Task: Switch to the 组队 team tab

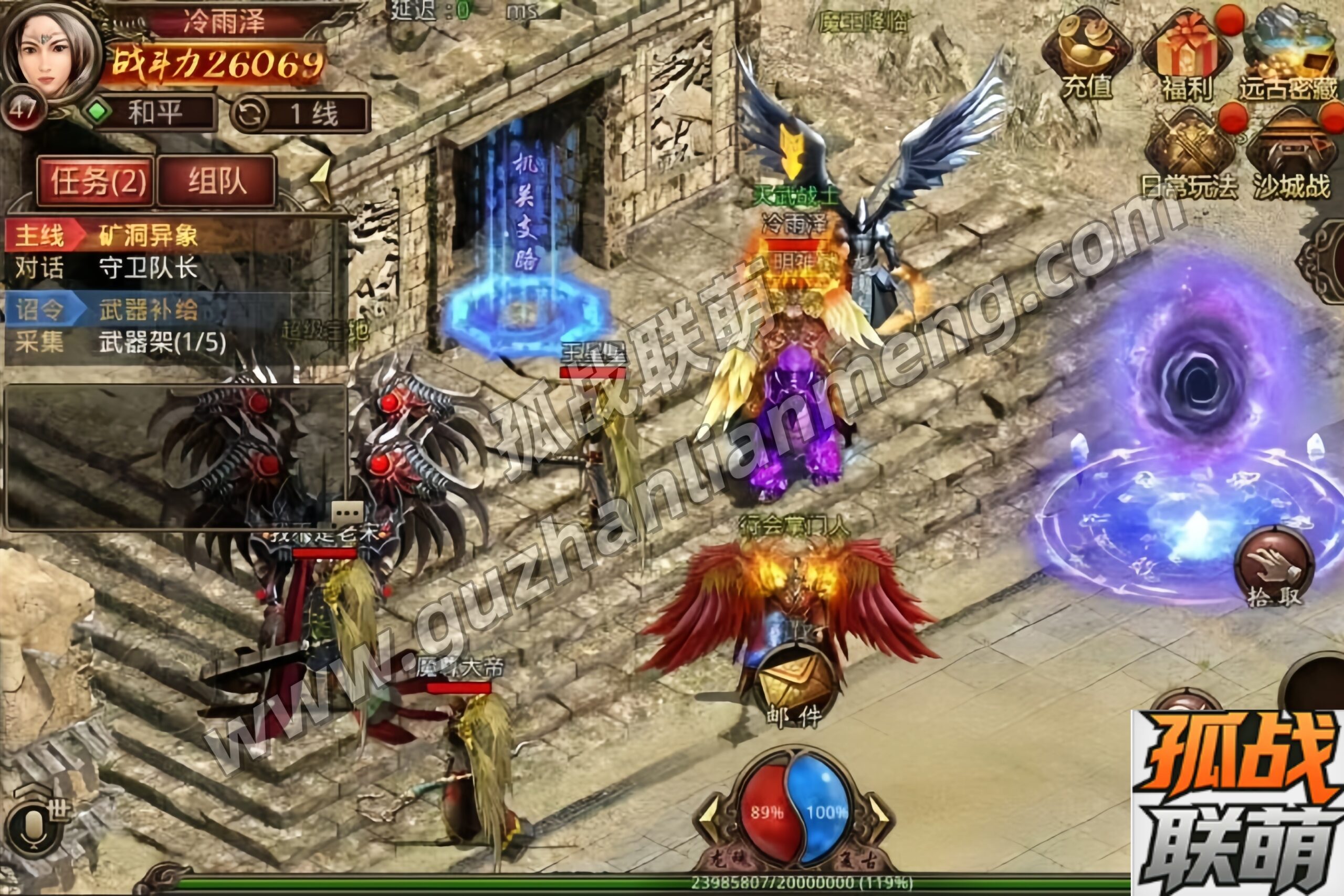Action: [217, 182]
